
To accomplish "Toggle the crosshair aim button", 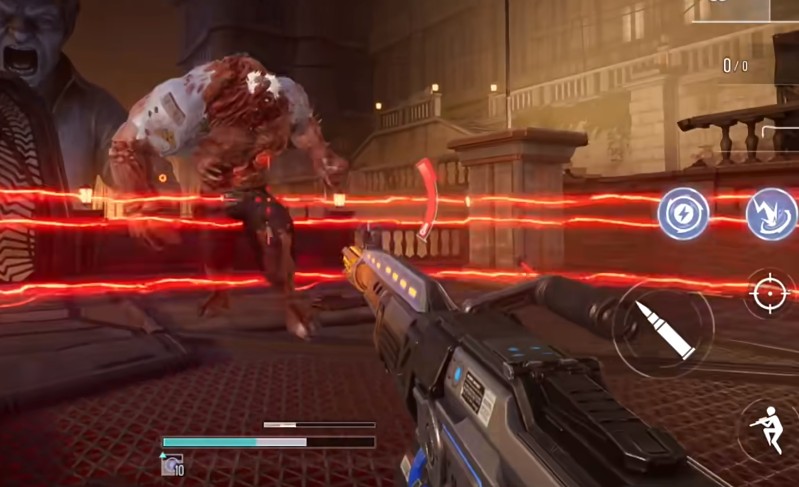I will [771, 293].
